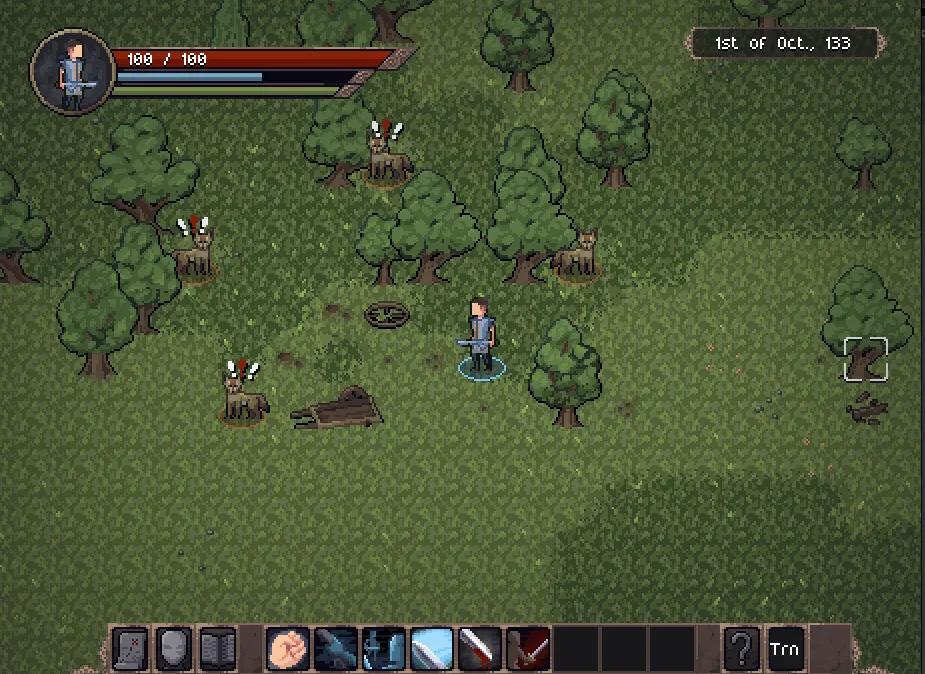Activate the red sword-strike ability
The width and height of the screenshot is (925, 674).
527,649
